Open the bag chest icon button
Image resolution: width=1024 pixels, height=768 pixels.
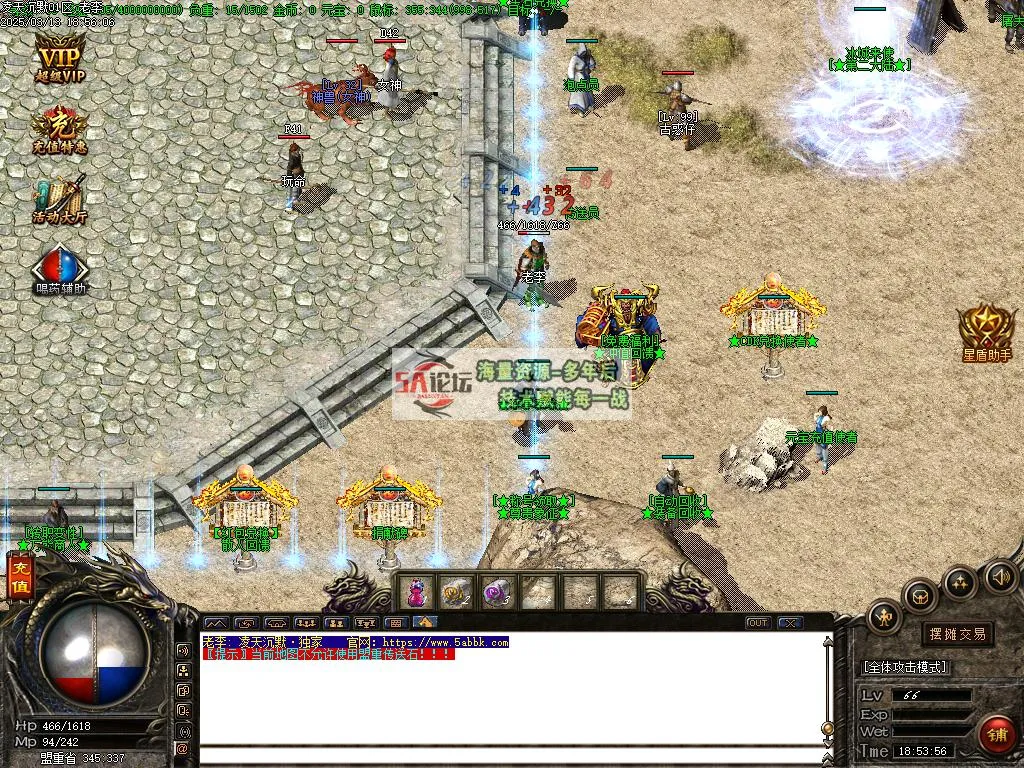[x=921, y=597]
